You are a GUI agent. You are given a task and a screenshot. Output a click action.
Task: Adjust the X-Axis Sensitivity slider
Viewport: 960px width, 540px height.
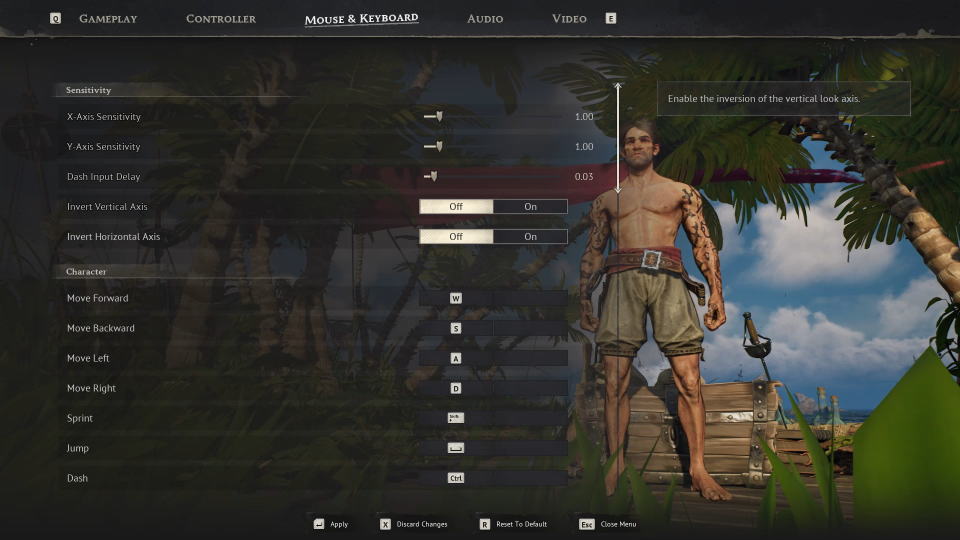point(438,117)
